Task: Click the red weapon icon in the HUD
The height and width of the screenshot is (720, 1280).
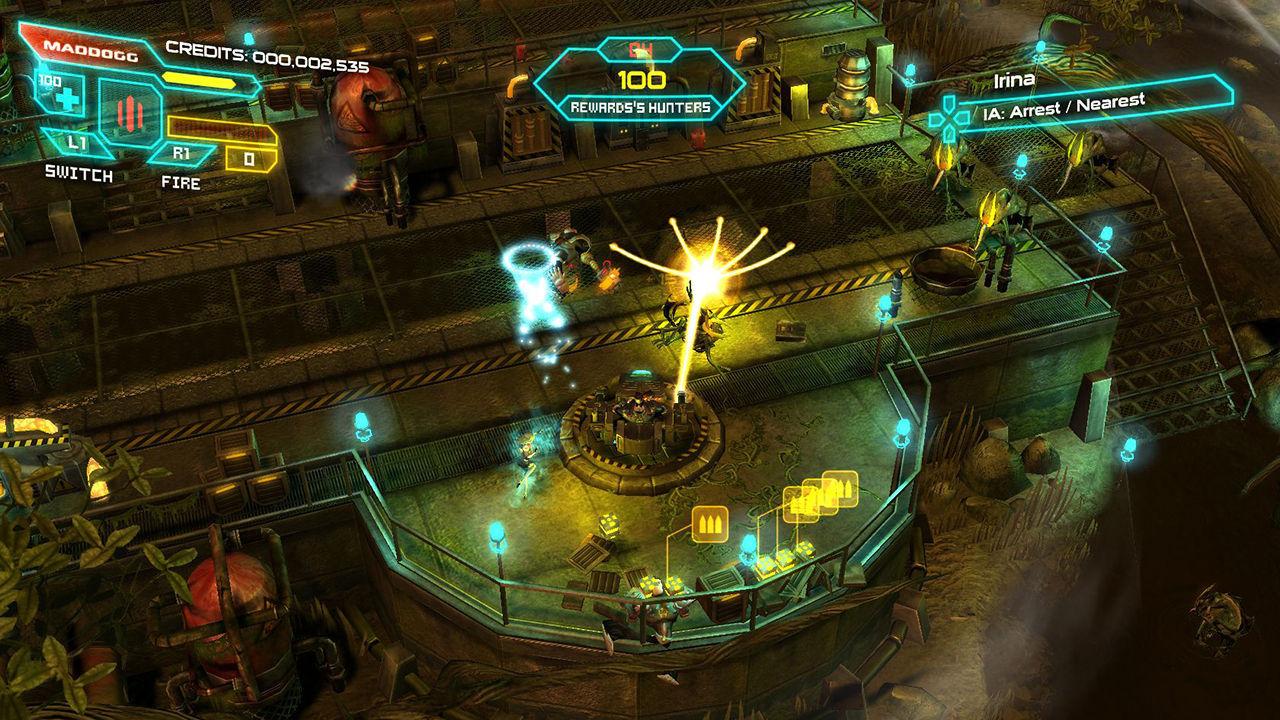Action: coord(130,112)
